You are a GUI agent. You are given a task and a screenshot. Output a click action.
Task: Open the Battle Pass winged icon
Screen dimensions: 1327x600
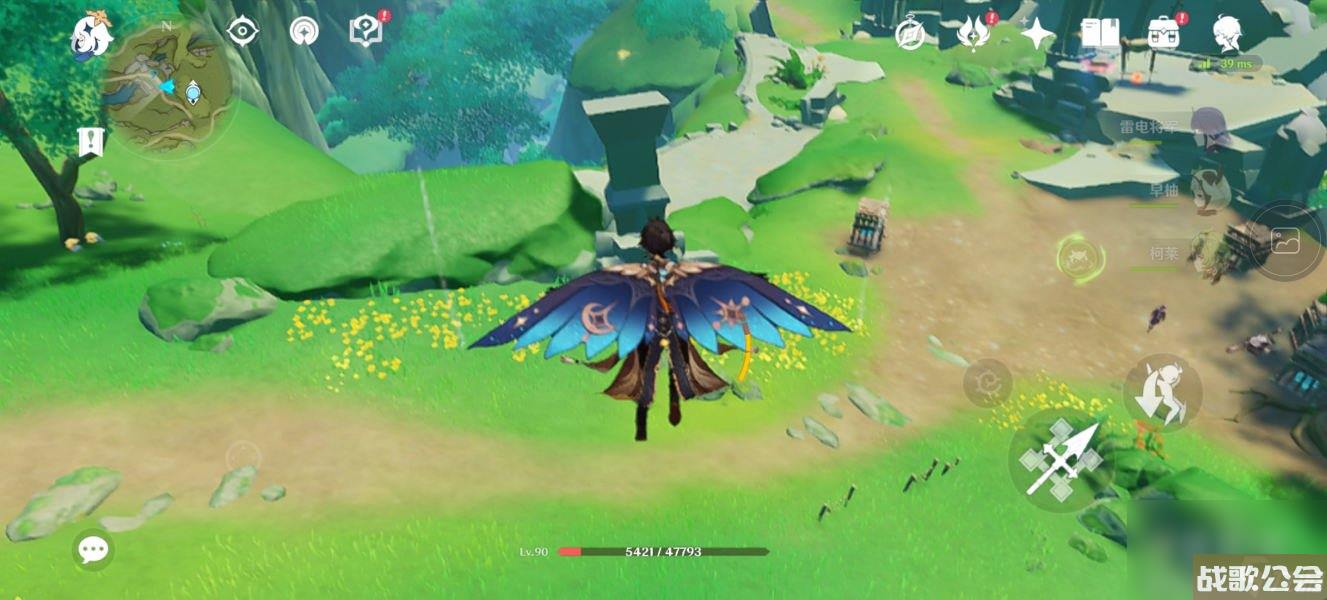pyautogui.click(x=972, y=35)
